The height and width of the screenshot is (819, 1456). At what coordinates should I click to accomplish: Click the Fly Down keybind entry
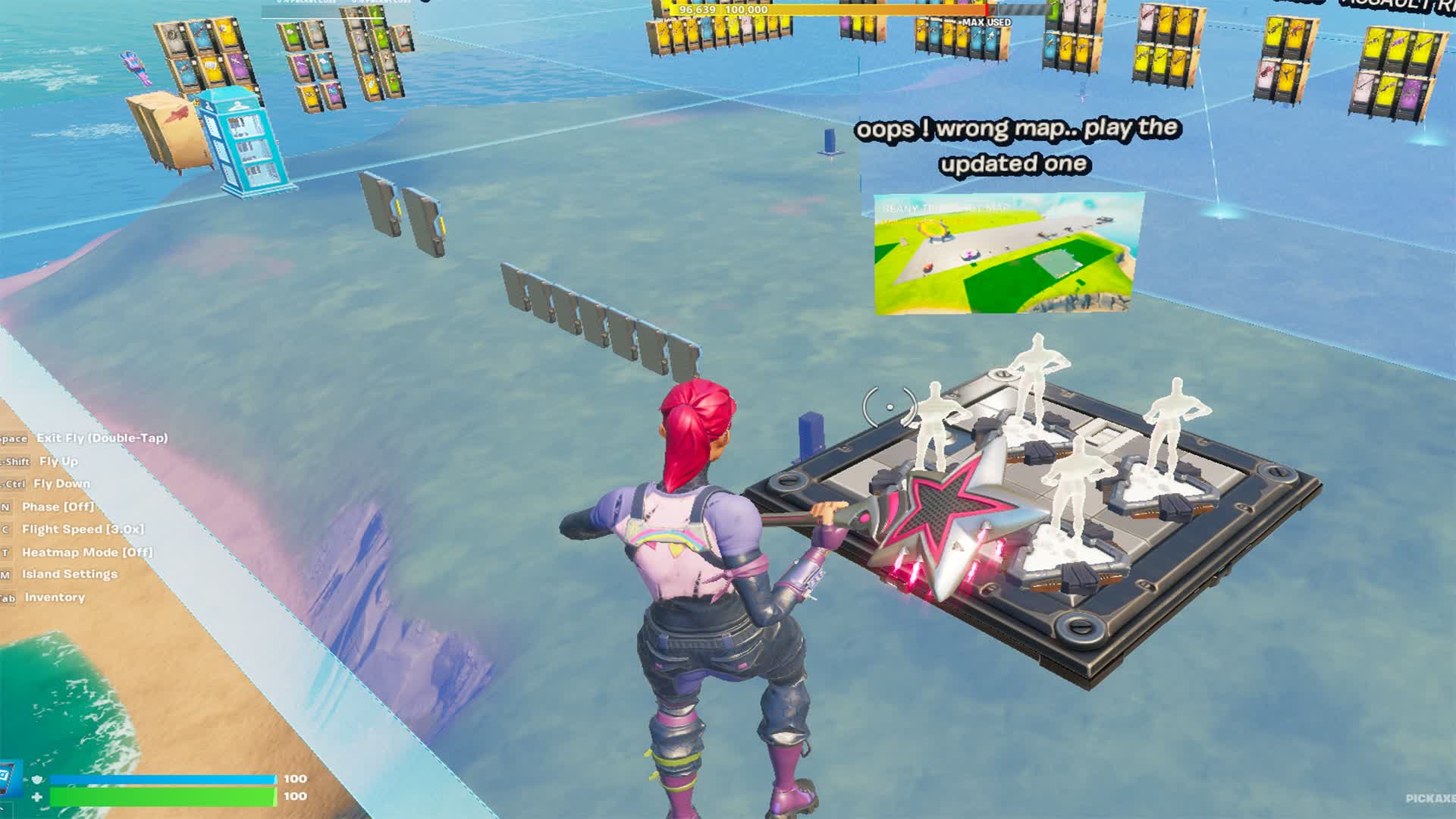(x=61, y=483)
